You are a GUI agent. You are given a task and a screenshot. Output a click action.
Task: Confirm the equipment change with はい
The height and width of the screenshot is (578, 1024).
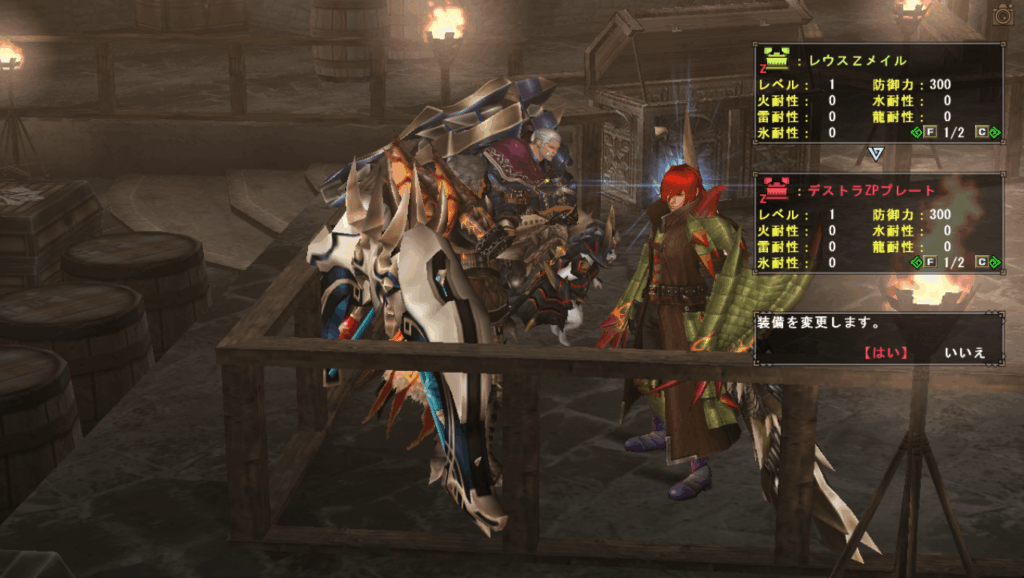coord(884,352)
